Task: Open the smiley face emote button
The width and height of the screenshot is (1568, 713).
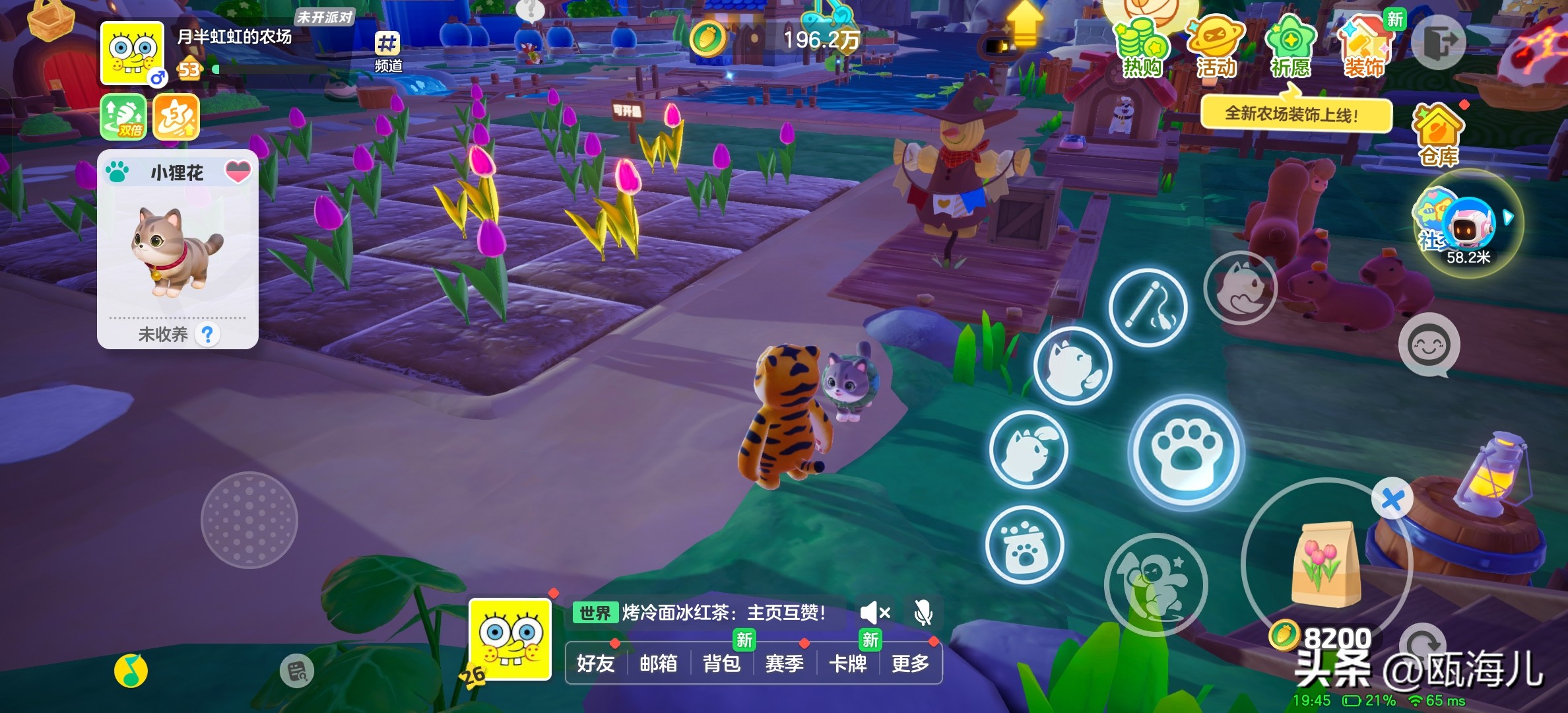Action: [x=1429, y=345]
